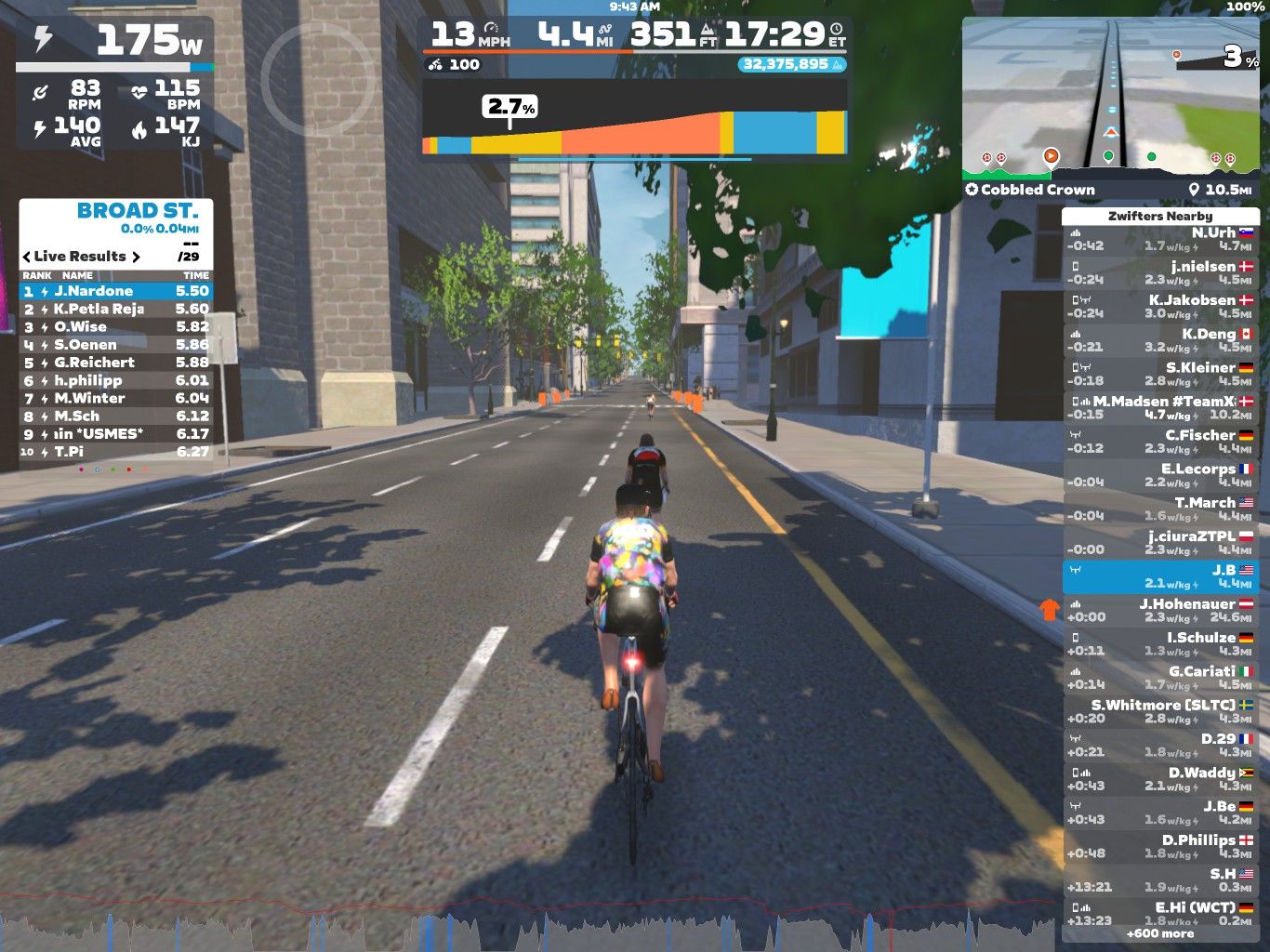Image resolution: width=1270 pixels, height=952 pixels.
Task: Select G.Reichert in Live Results
Action: (x=116, y=363)
